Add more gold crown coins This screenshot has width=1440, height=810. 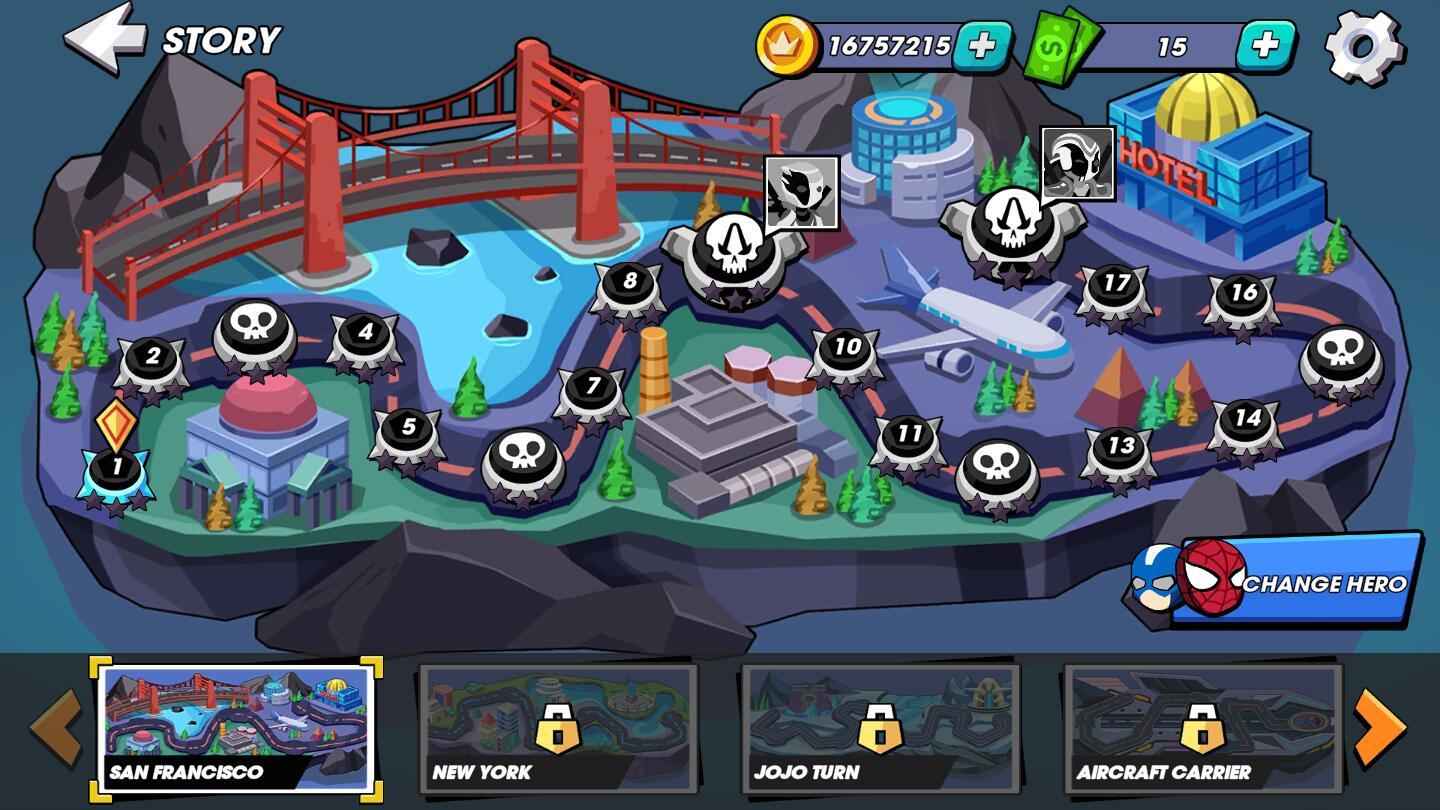point(981,46)
